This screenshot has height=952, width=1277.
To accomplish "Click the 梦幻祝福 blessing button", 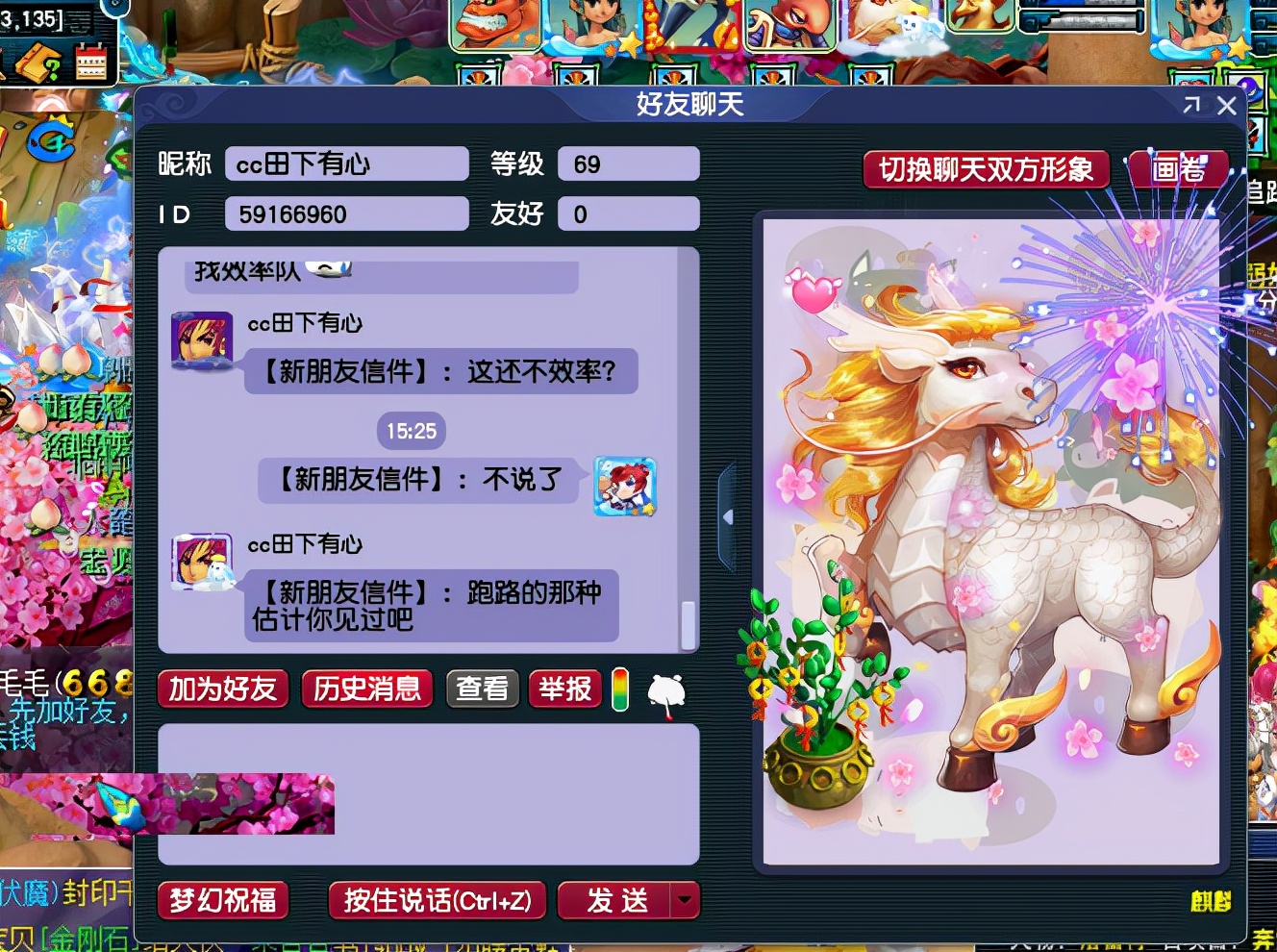I will click(x=222, y=902).
